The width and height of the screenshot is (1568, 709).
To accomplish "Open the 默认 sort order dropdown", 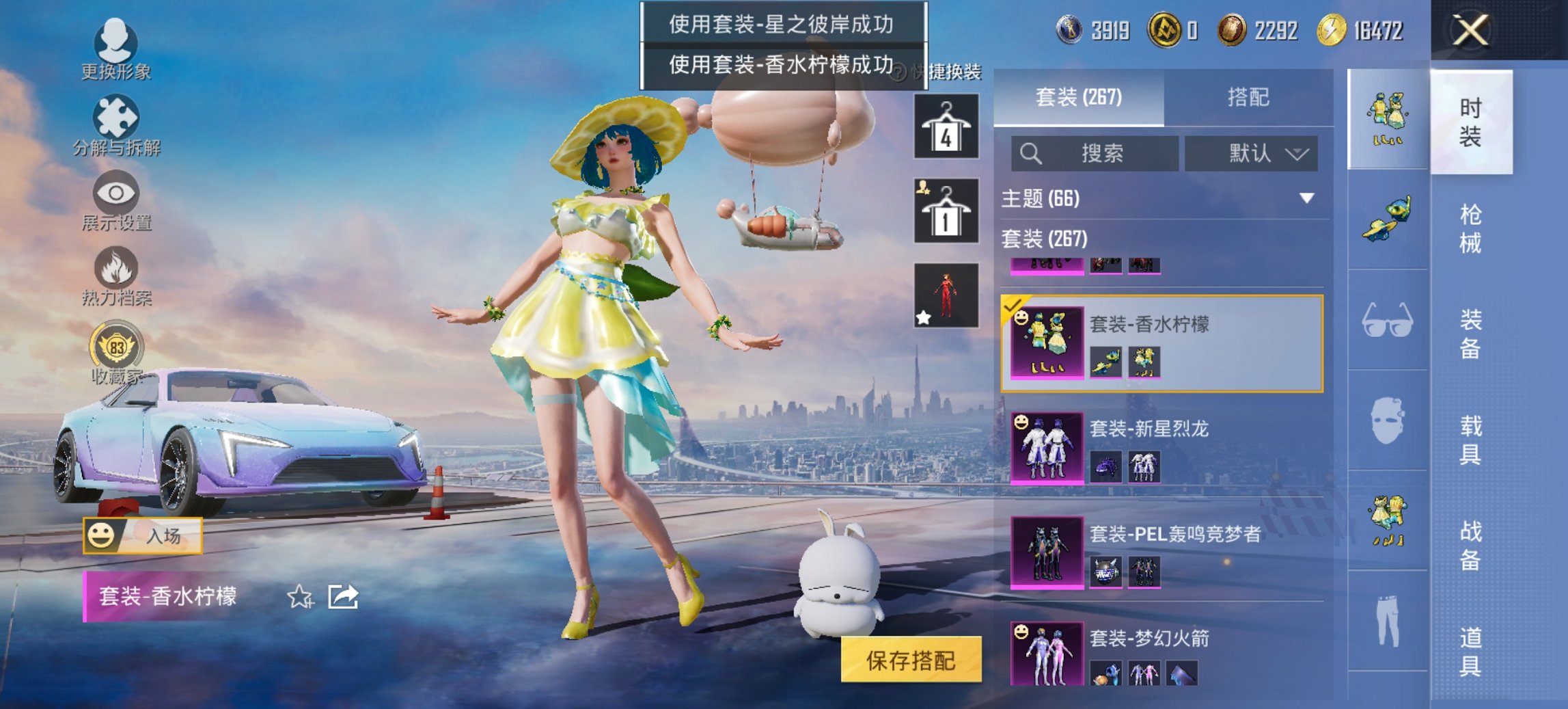I will pos(1252,154).
